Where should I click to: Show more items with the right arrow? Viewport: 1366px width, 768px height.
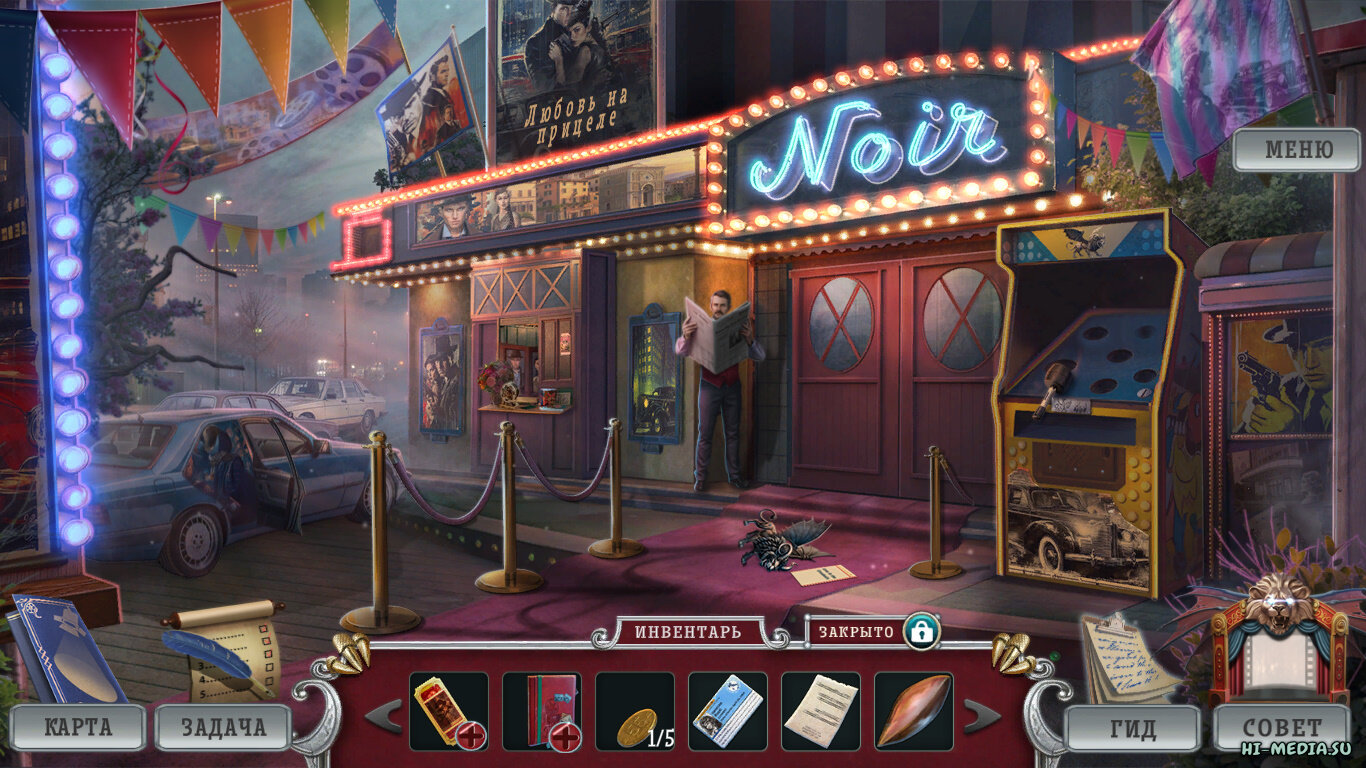pos(981,715)
